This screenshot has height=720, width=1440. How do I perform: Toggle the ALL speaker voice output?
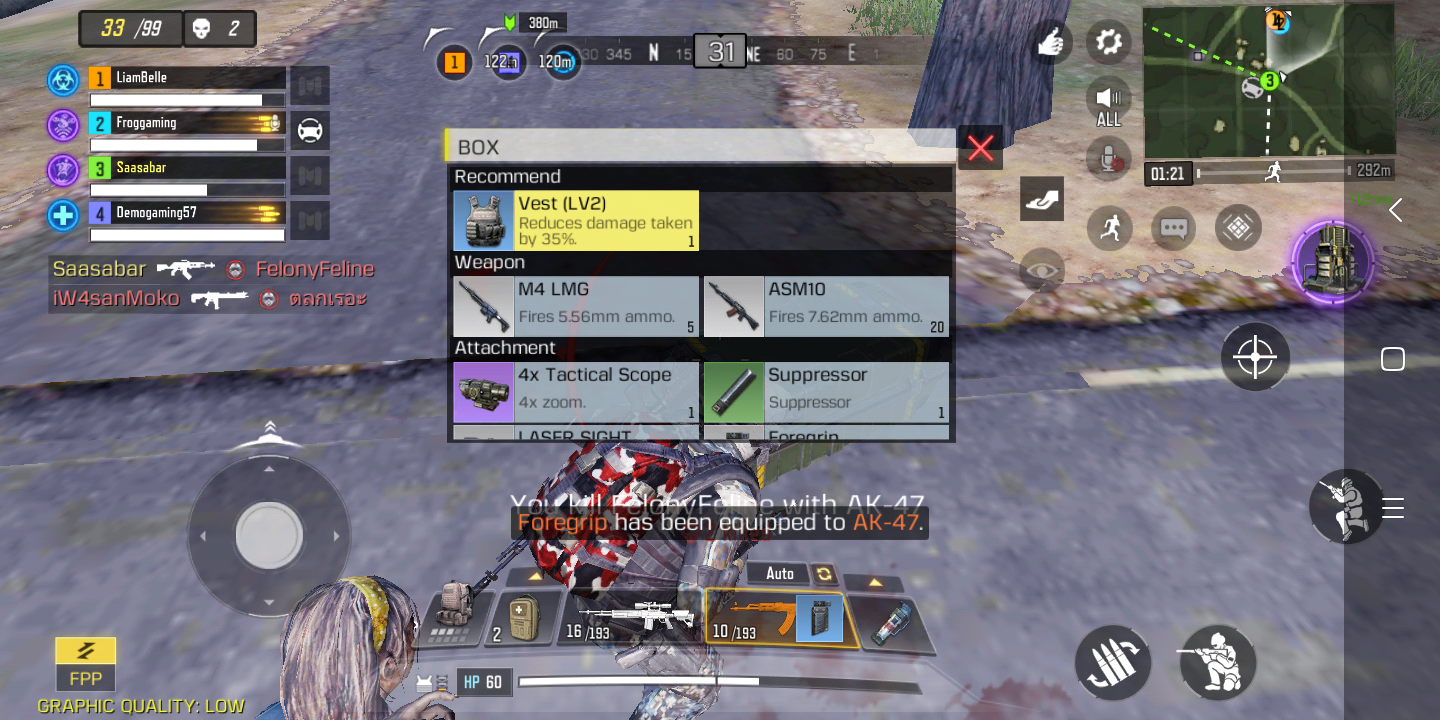(x=1108, y=102)
